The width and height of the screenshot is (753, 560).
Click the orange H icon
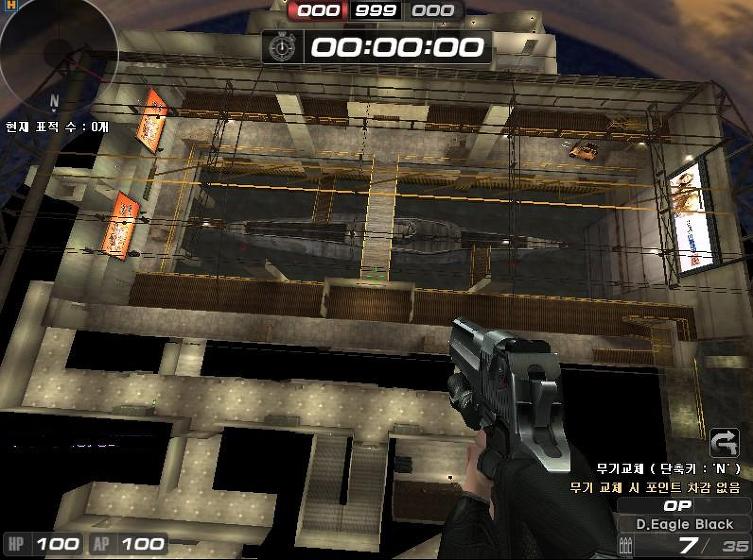[x=11, y=5]
